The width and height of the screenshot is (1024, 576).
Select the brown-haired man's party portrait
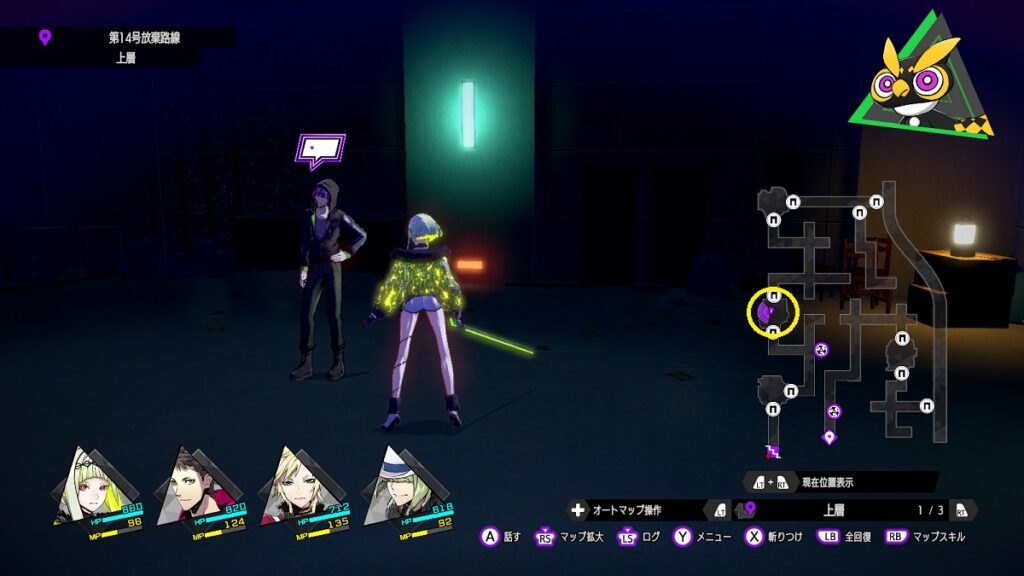[198, 486]
